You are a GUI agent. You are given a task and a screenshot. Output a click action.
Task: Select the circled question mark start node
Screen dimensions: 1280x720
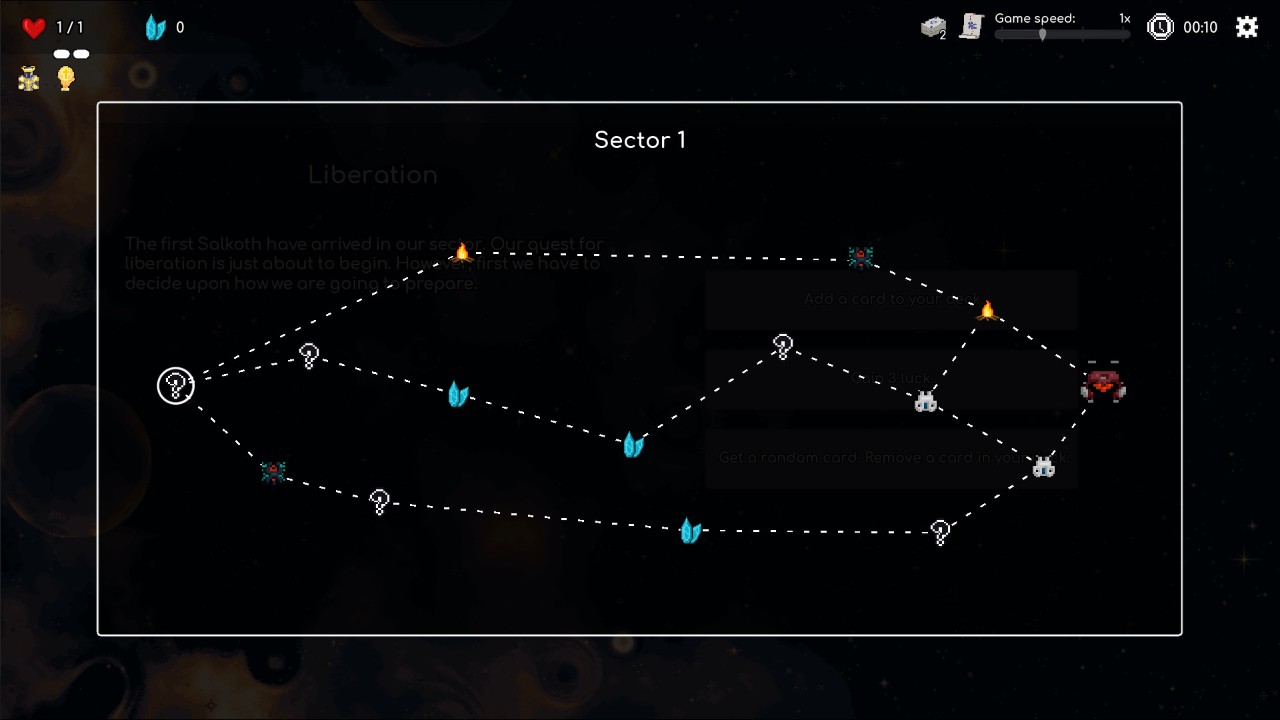[x=176, y=386]
